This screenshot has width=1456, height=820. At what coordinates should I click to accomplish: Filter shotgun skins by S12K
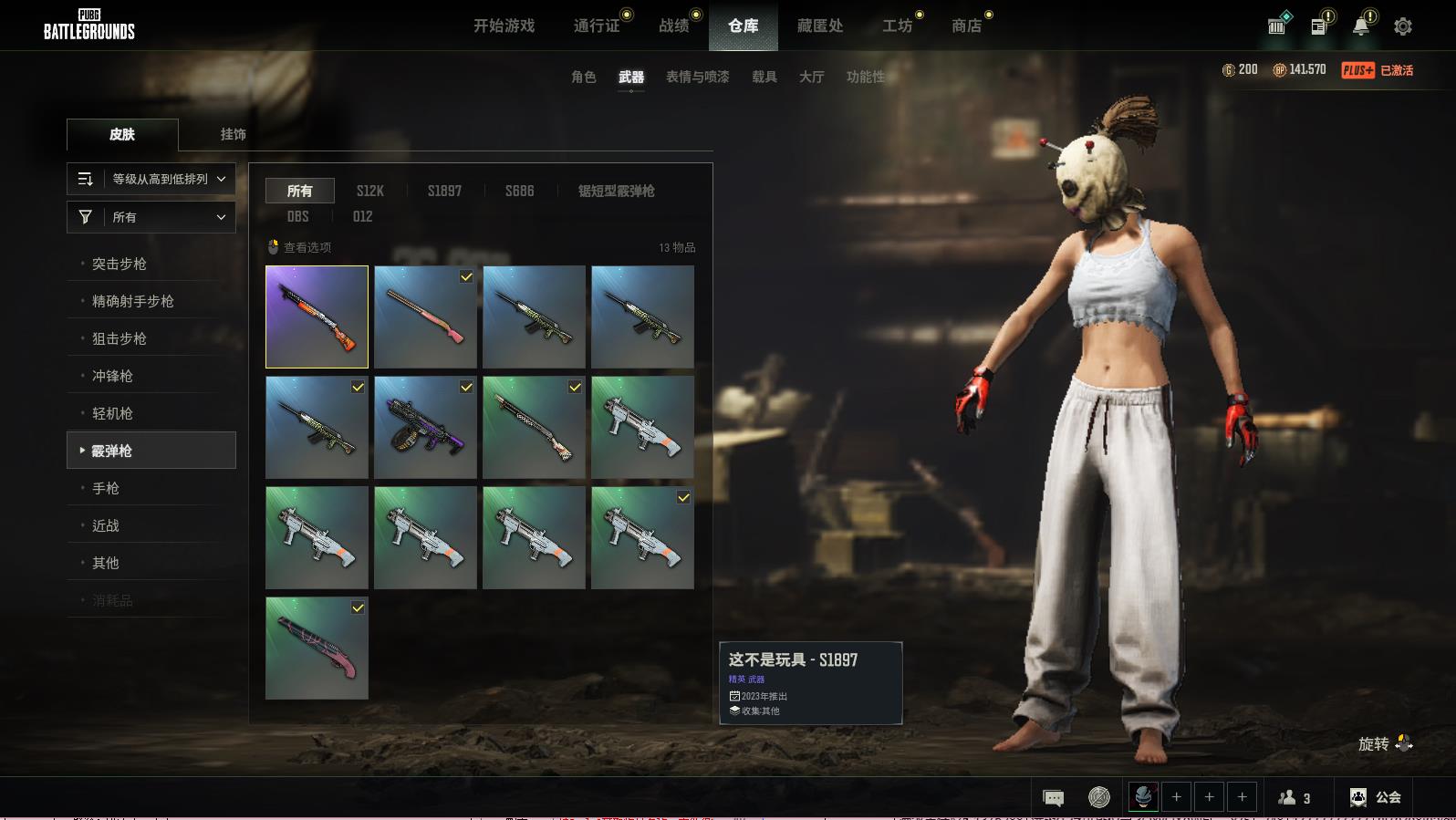[x=369, y=191]
